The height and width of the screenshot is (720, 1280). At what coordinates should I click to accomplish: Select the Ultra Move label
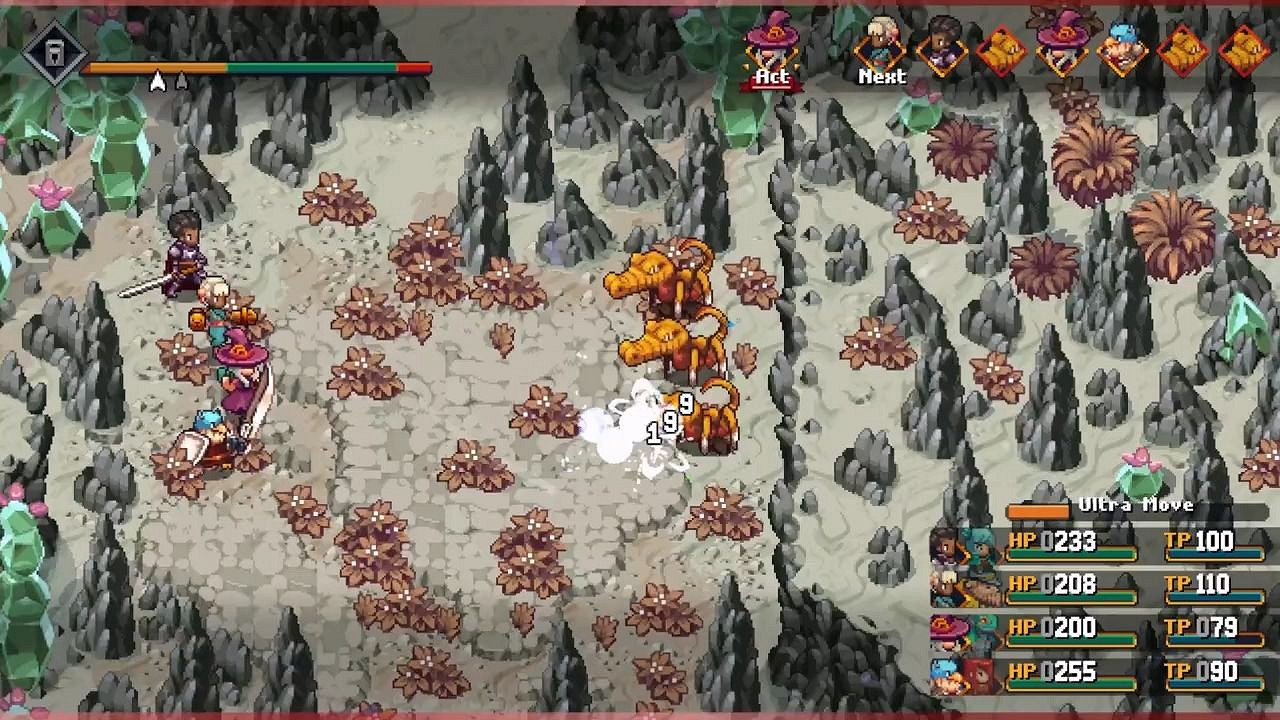point(1138,505)
